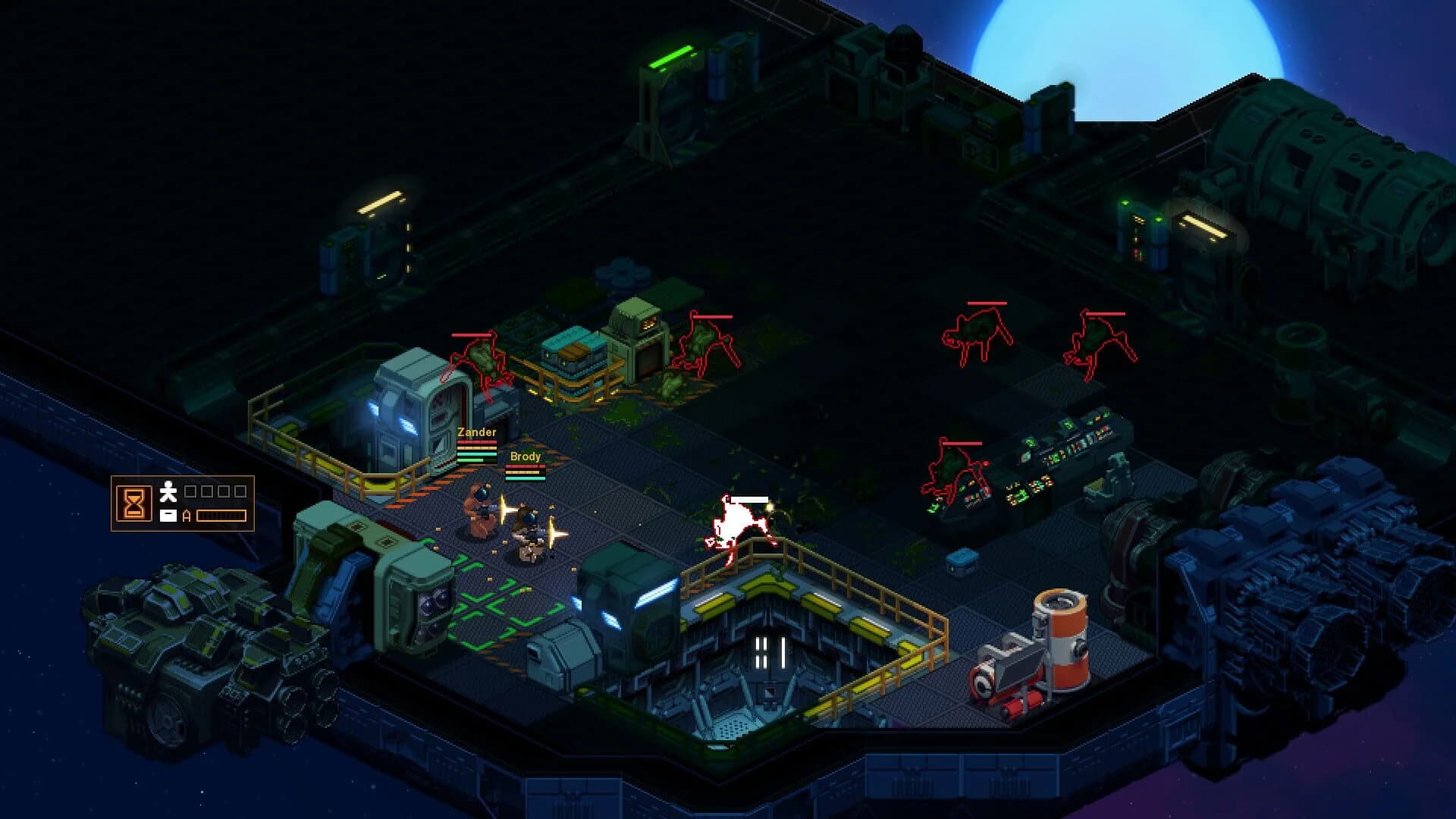Click the Zander name label

click(476, 432)
